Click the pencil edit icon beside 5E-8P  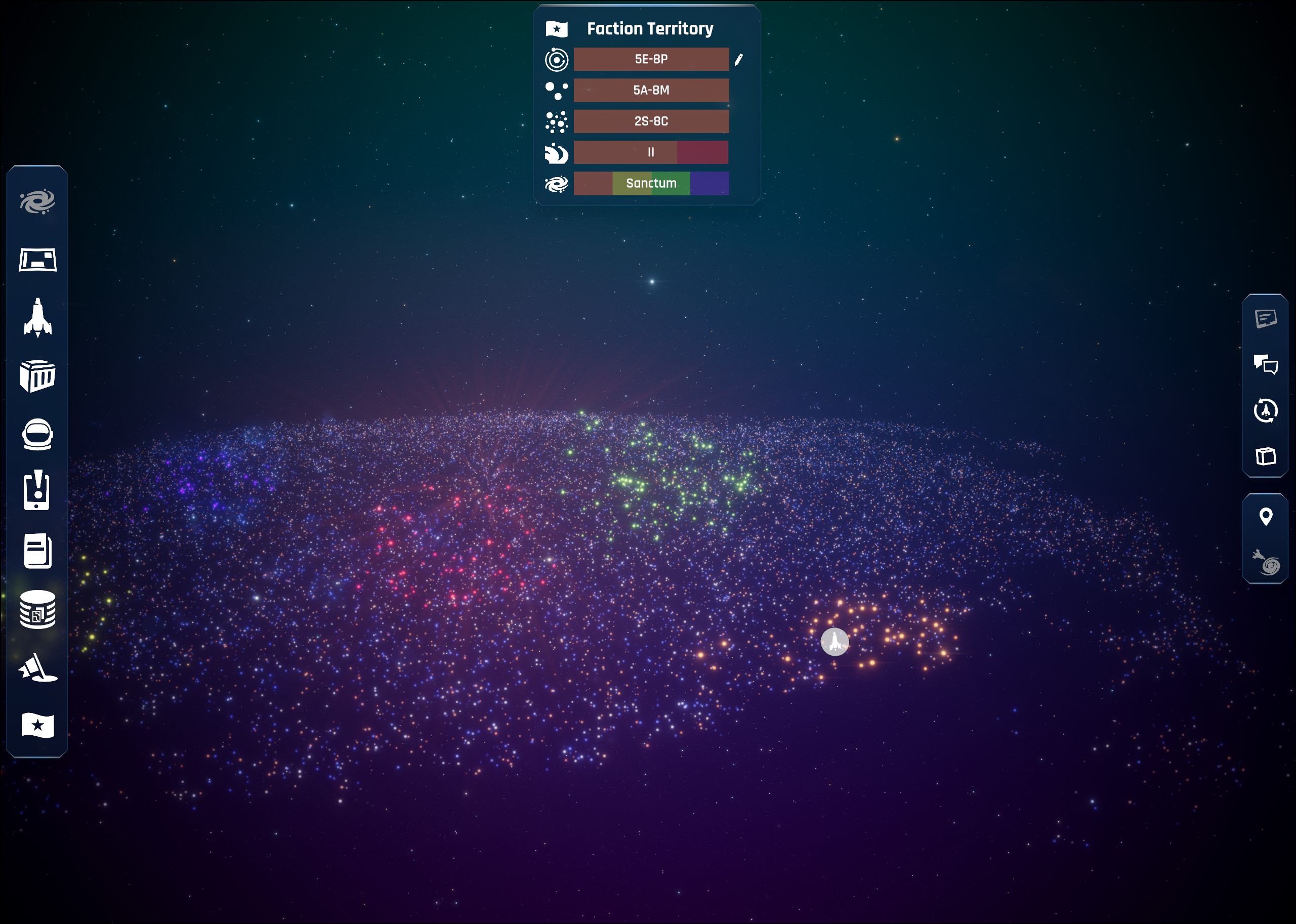[738, 60]
